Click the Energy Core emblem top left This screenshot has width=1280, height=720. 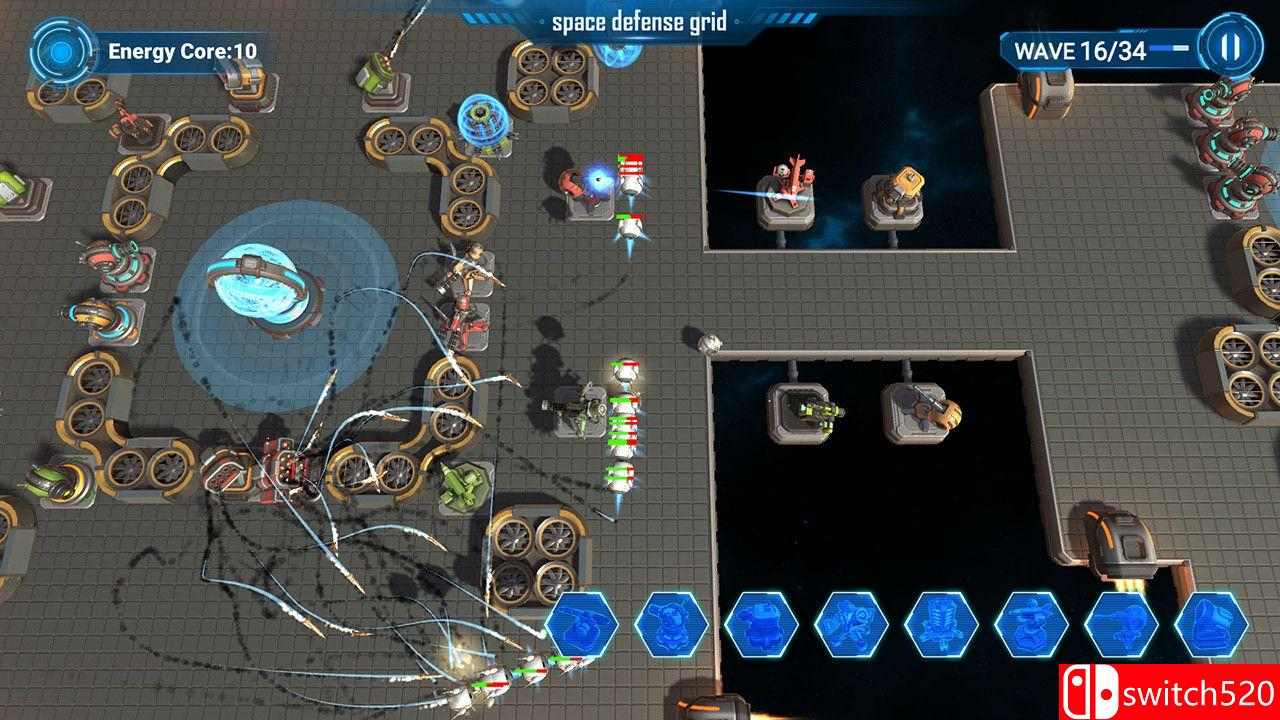point(60,50)
